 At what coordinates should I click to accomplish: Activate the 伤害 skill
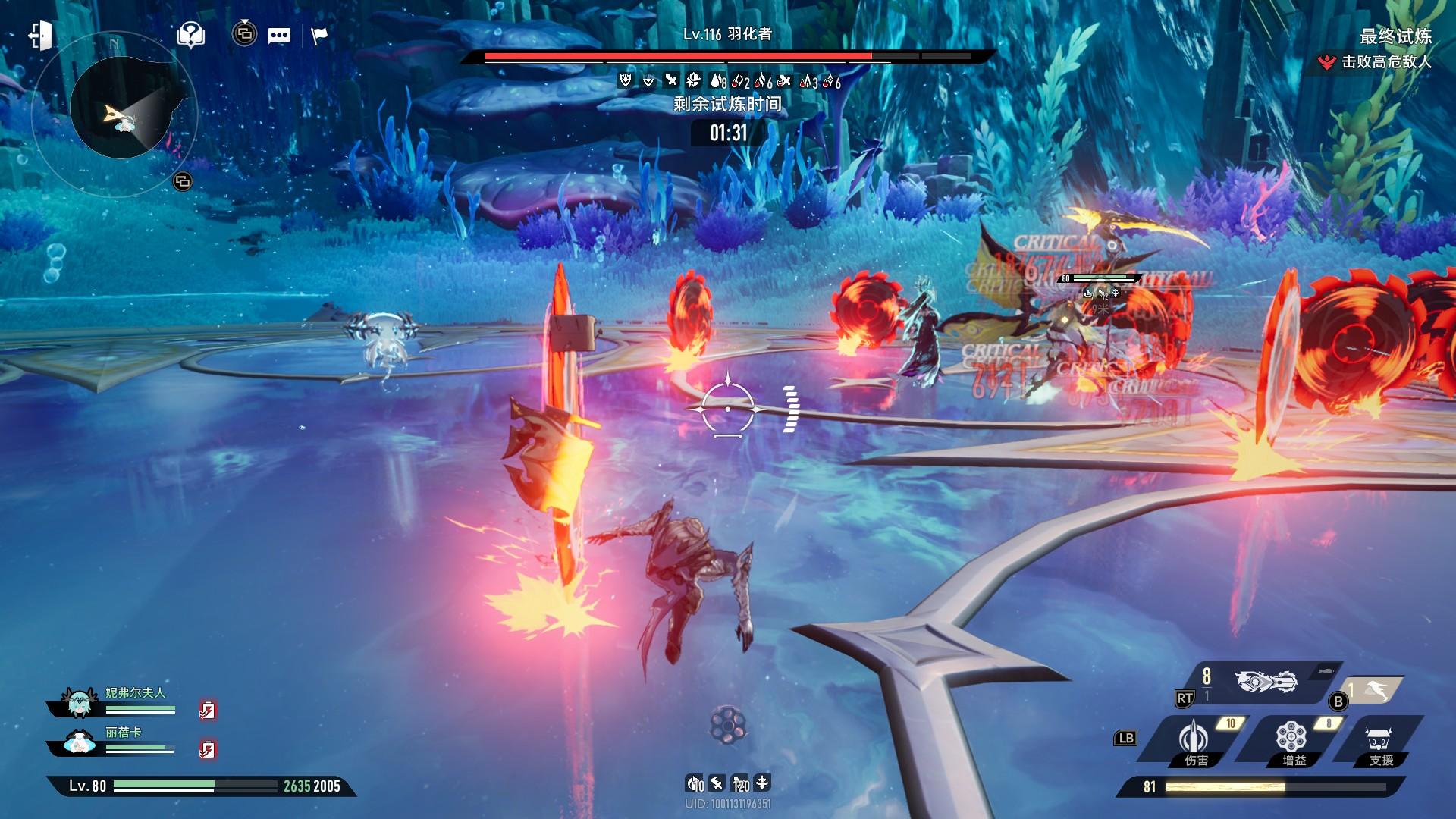(x=1194, y=741)
